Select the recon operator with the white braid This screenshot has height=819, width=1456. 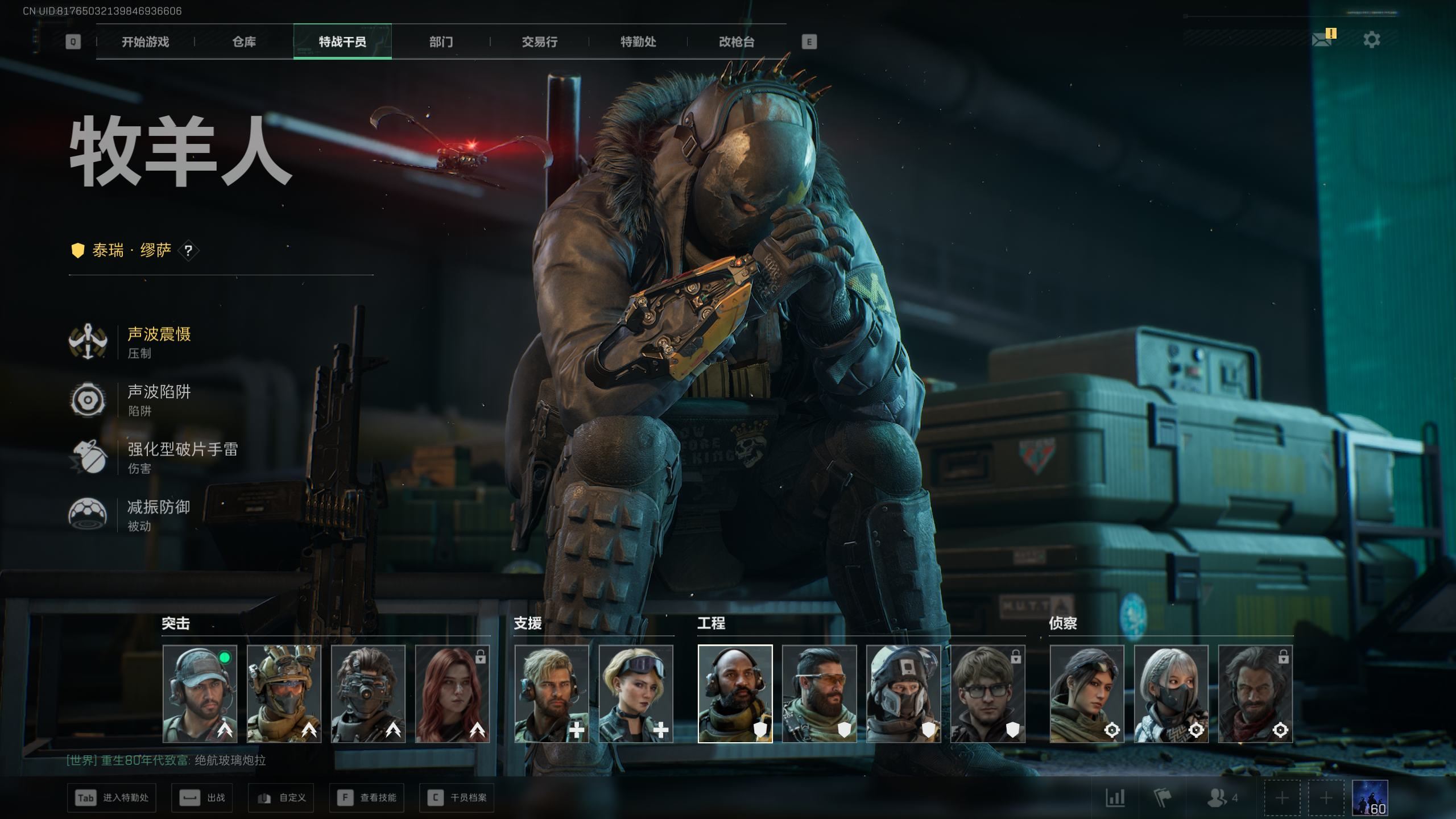(1170, 693)
